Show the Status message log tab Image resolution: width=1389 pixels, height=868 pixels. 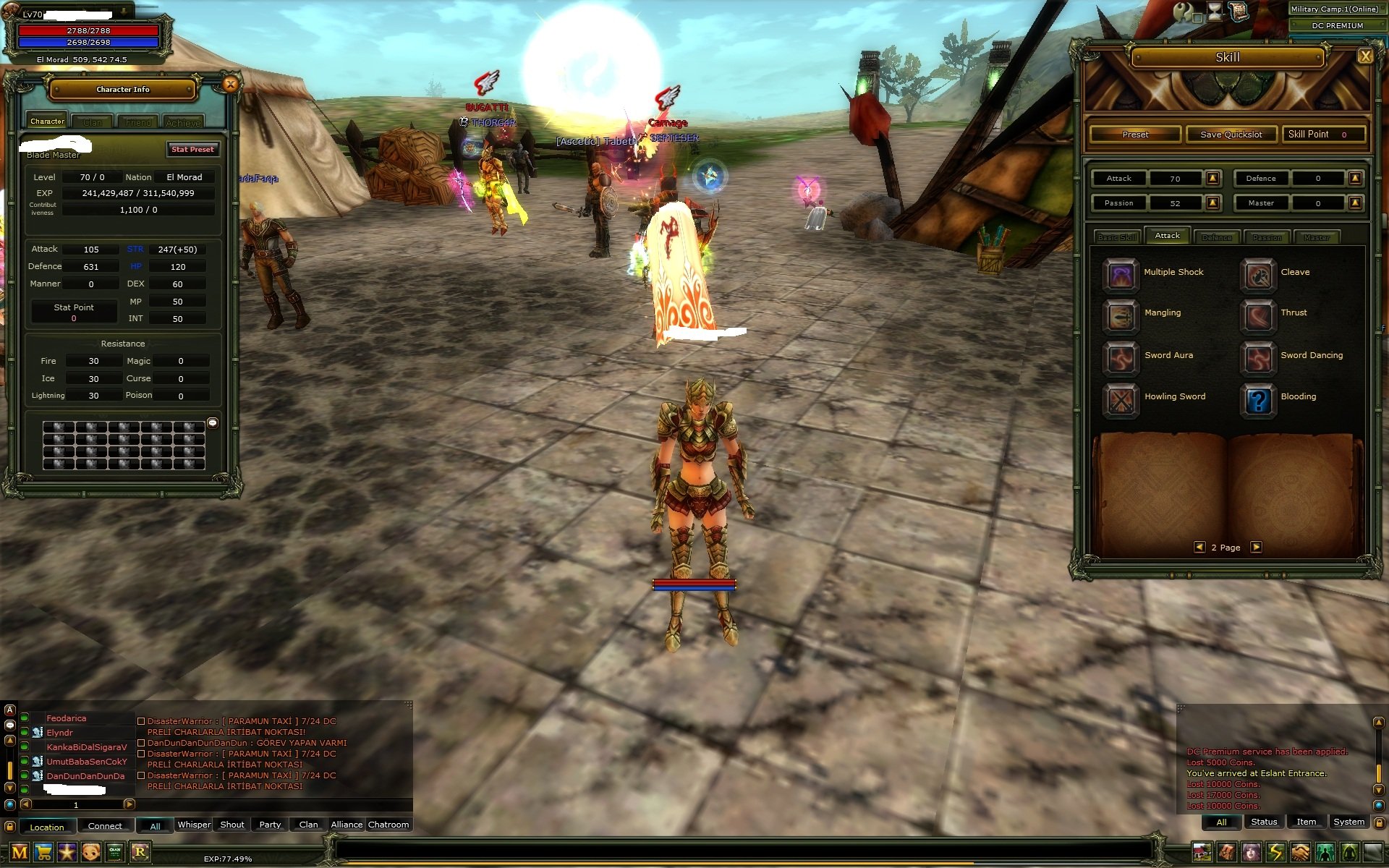pos(1264,822)
